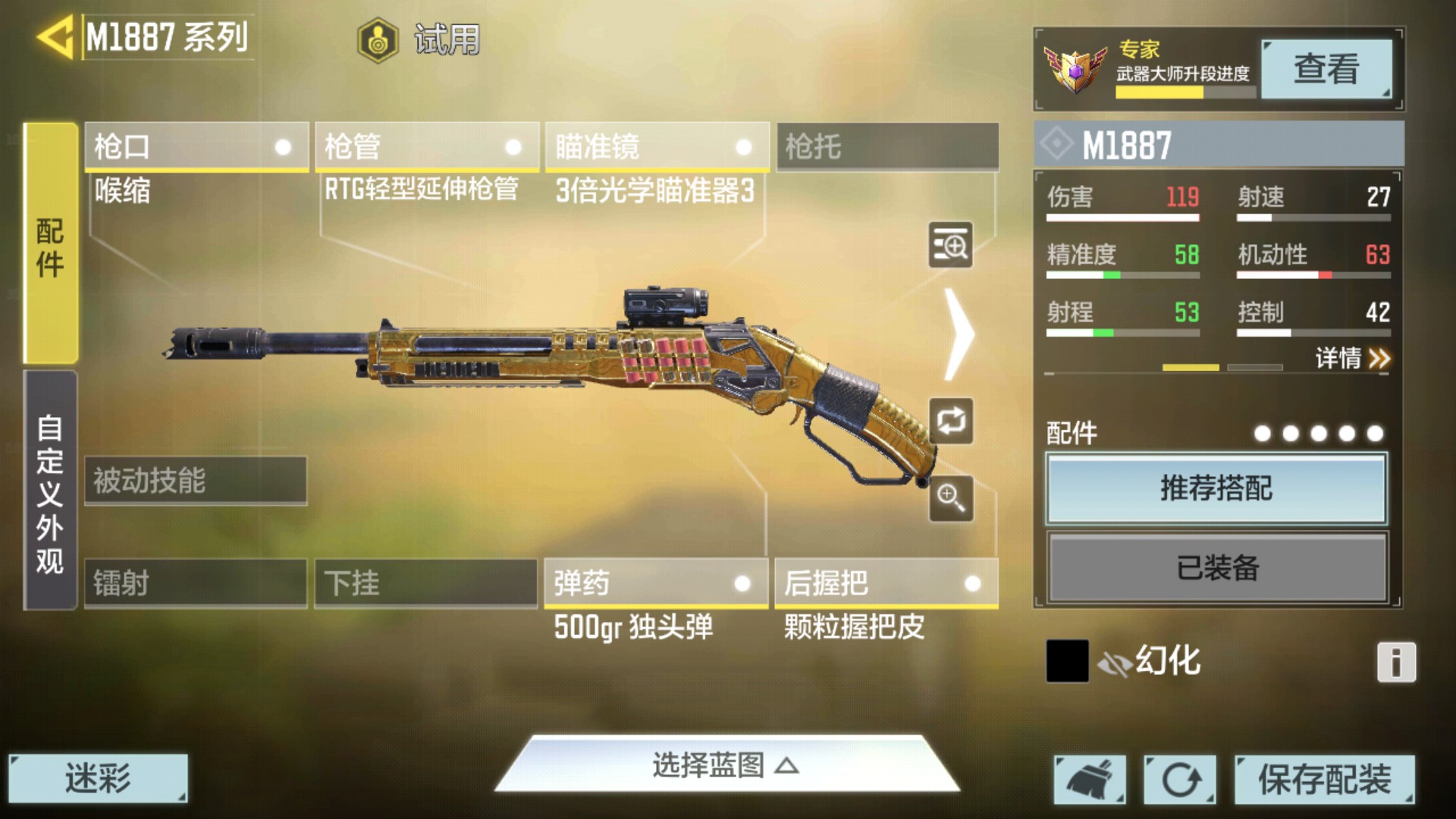Open the 迷彩 camo menu
This screenshot has width=1456, height=819.
point(98,778)
